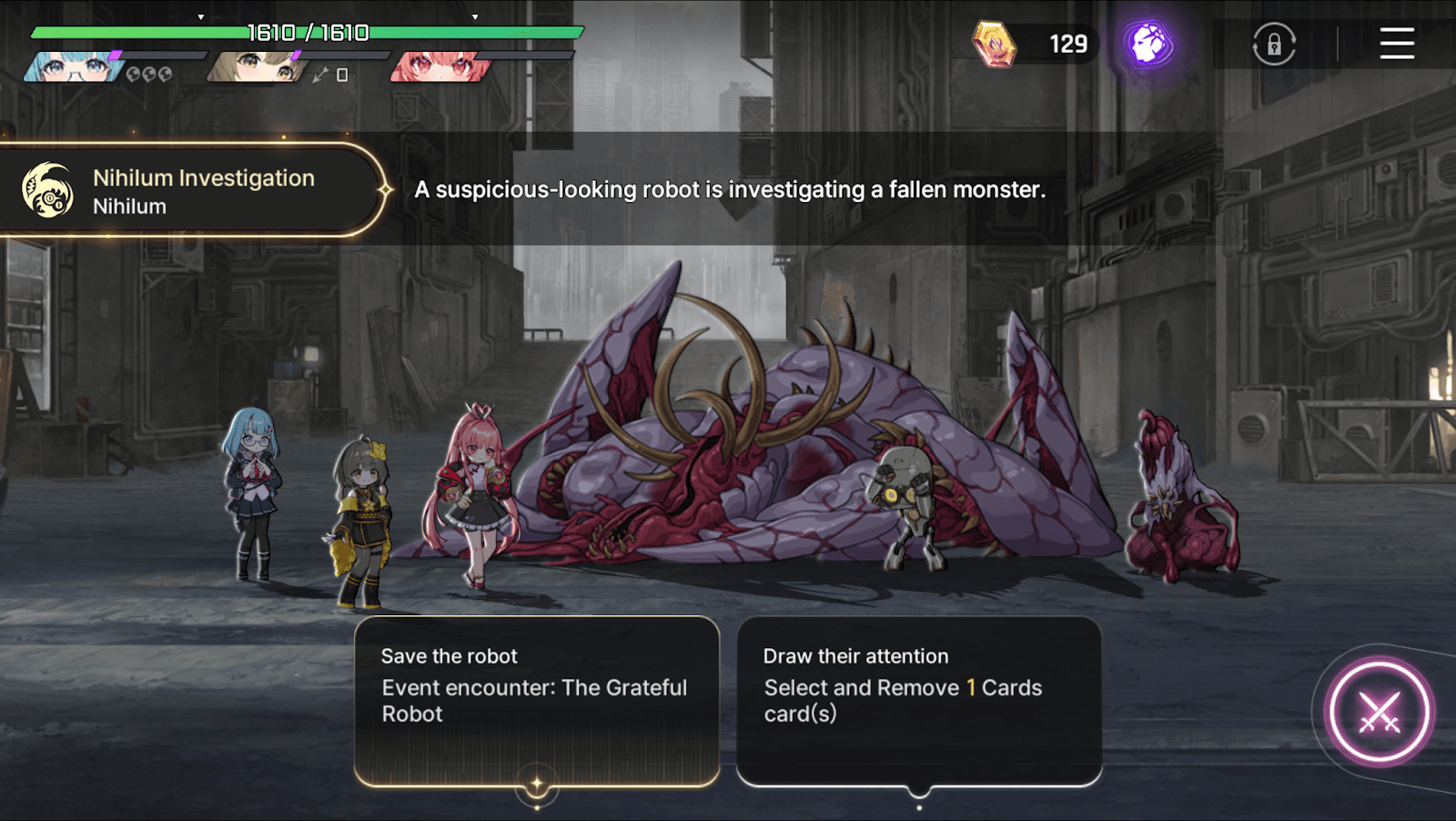The height and width of the screenshot is (821, 1456).
Task: Click the swap arrow icon near second portrait
Action: [x=320, y=75]
